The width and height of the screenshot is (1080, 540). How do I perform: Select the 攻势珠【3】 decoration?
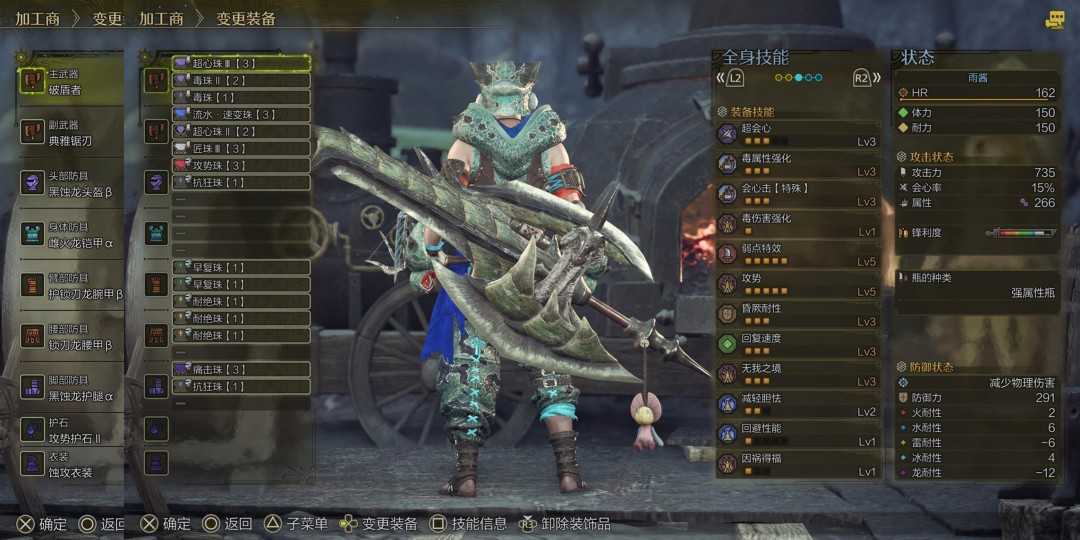[x=240, y=165]
